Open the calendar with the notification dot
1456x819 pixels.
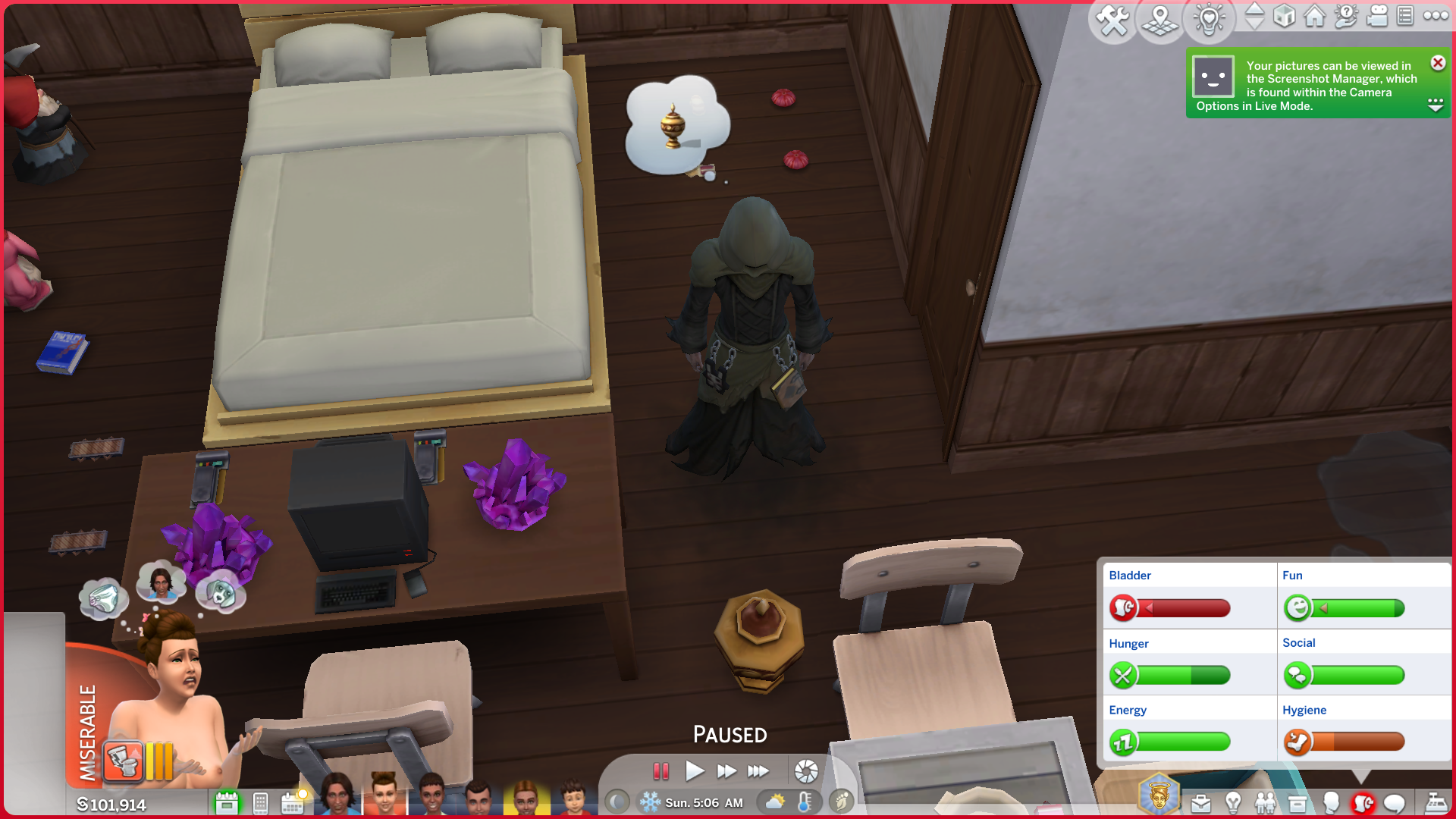click(x=292, y=803)
